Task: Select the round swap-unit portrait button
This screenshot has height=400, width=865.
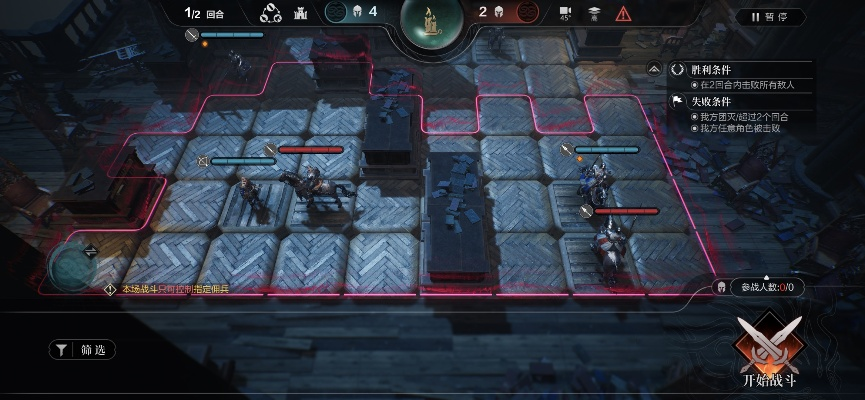Action: coord(72,265)
